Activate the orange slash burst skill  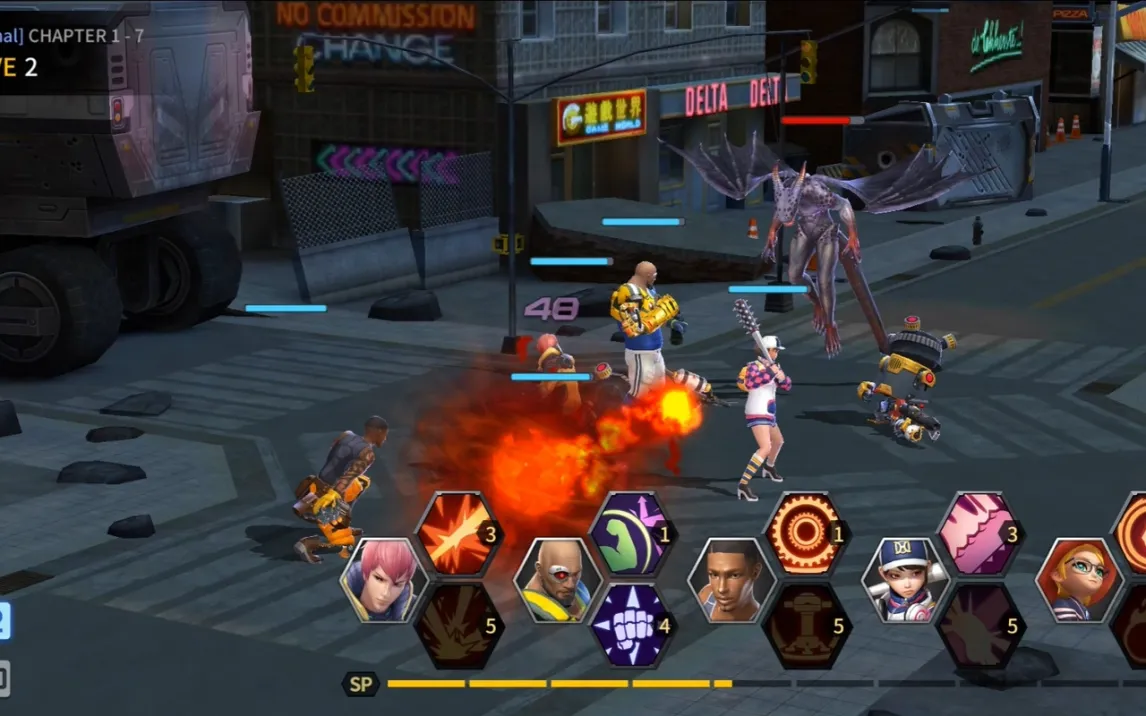click(457, 534)
